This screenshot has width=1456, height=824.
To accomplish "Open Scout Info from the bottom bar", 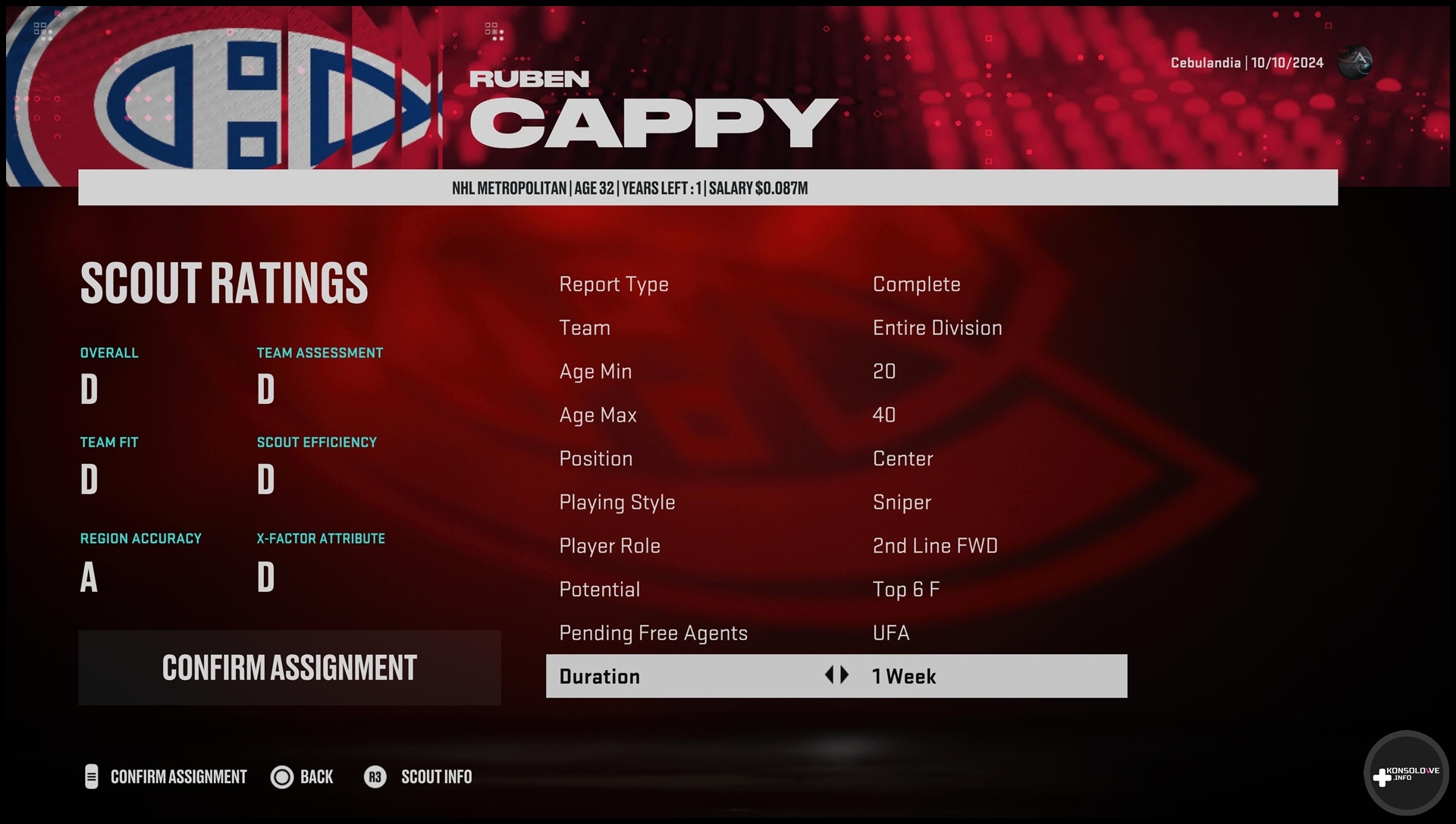I will 419,777.
